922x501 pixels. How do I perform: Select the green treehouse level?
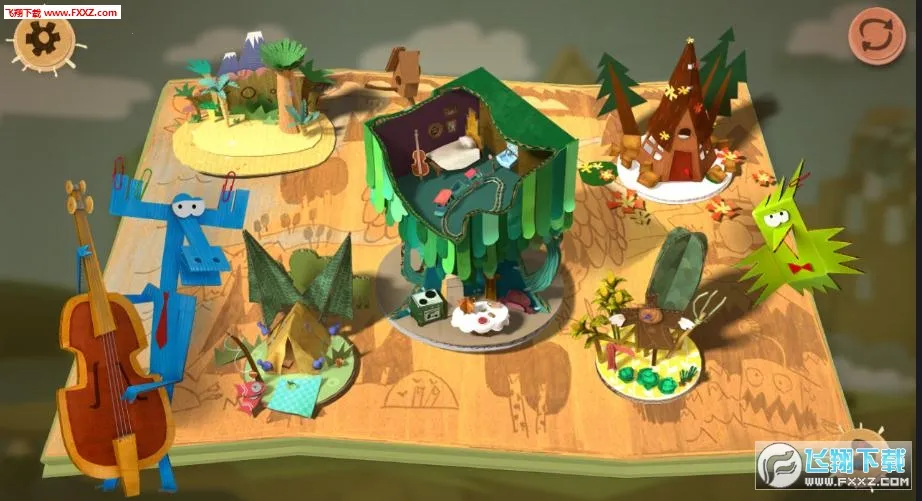tap(466, 200)
